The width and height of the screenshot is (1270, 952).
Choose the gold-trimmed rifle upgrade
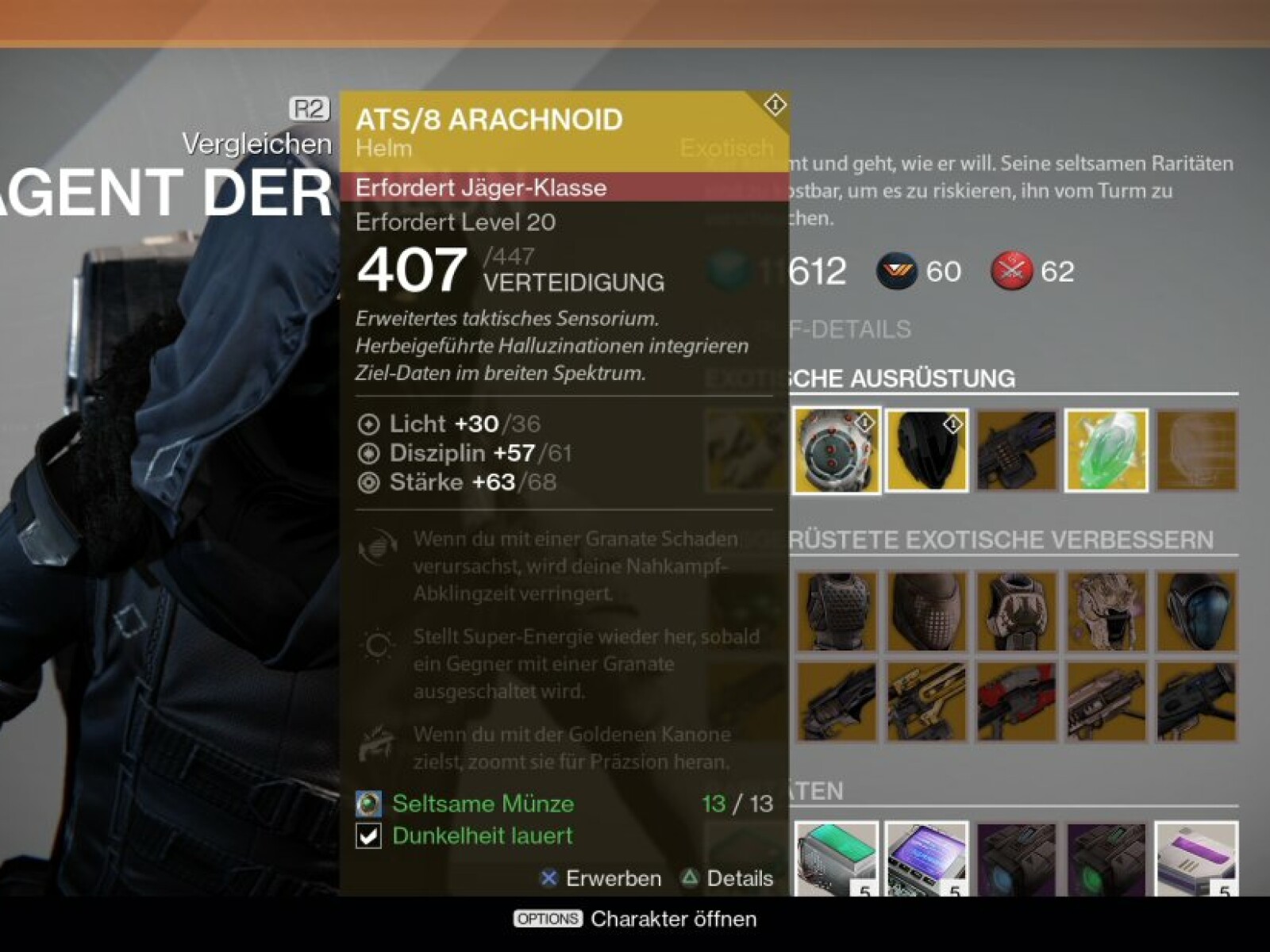[x=926, y=702]
